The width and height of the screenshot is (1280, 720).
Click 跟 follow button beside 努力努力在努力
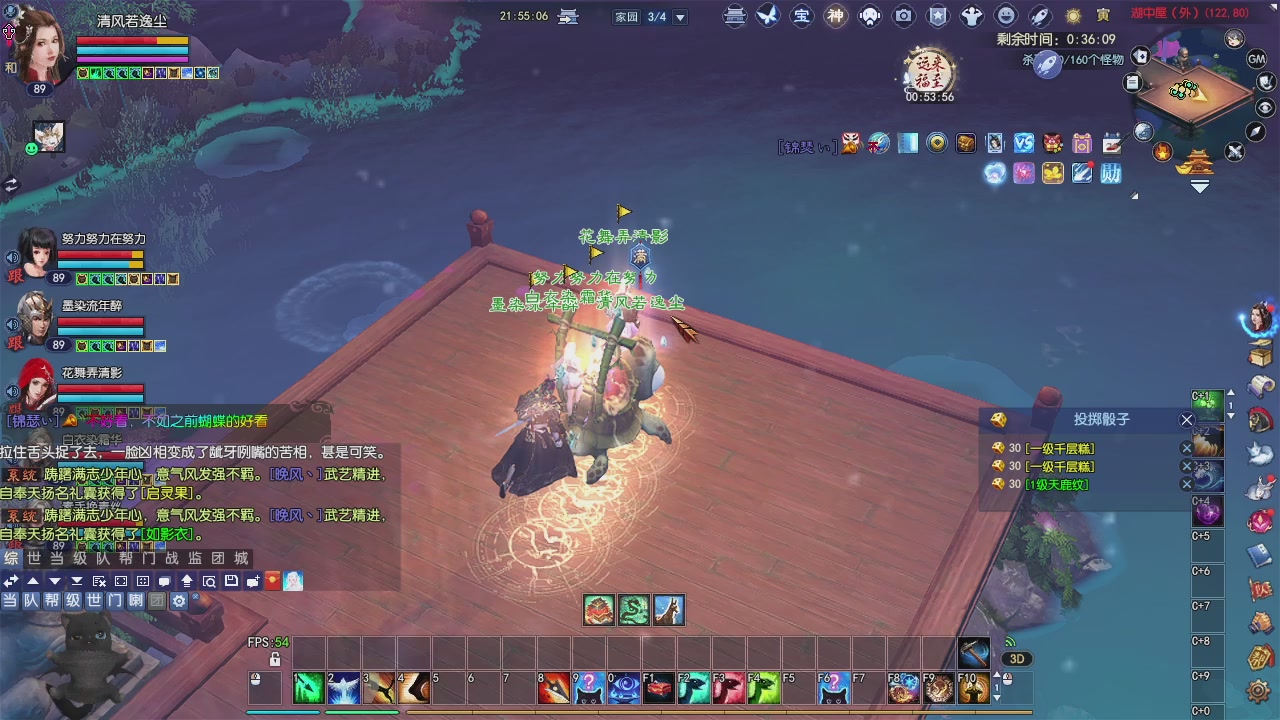pos(15,276)
